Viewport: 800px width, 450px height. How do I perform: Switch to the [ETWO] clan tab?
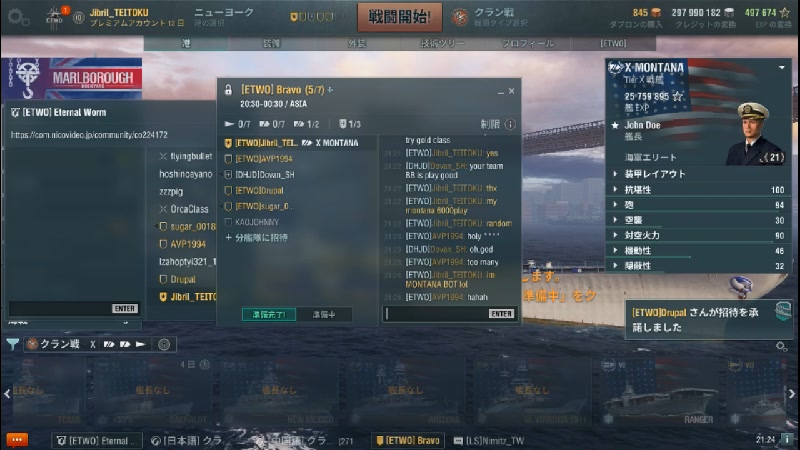[612, 44]
